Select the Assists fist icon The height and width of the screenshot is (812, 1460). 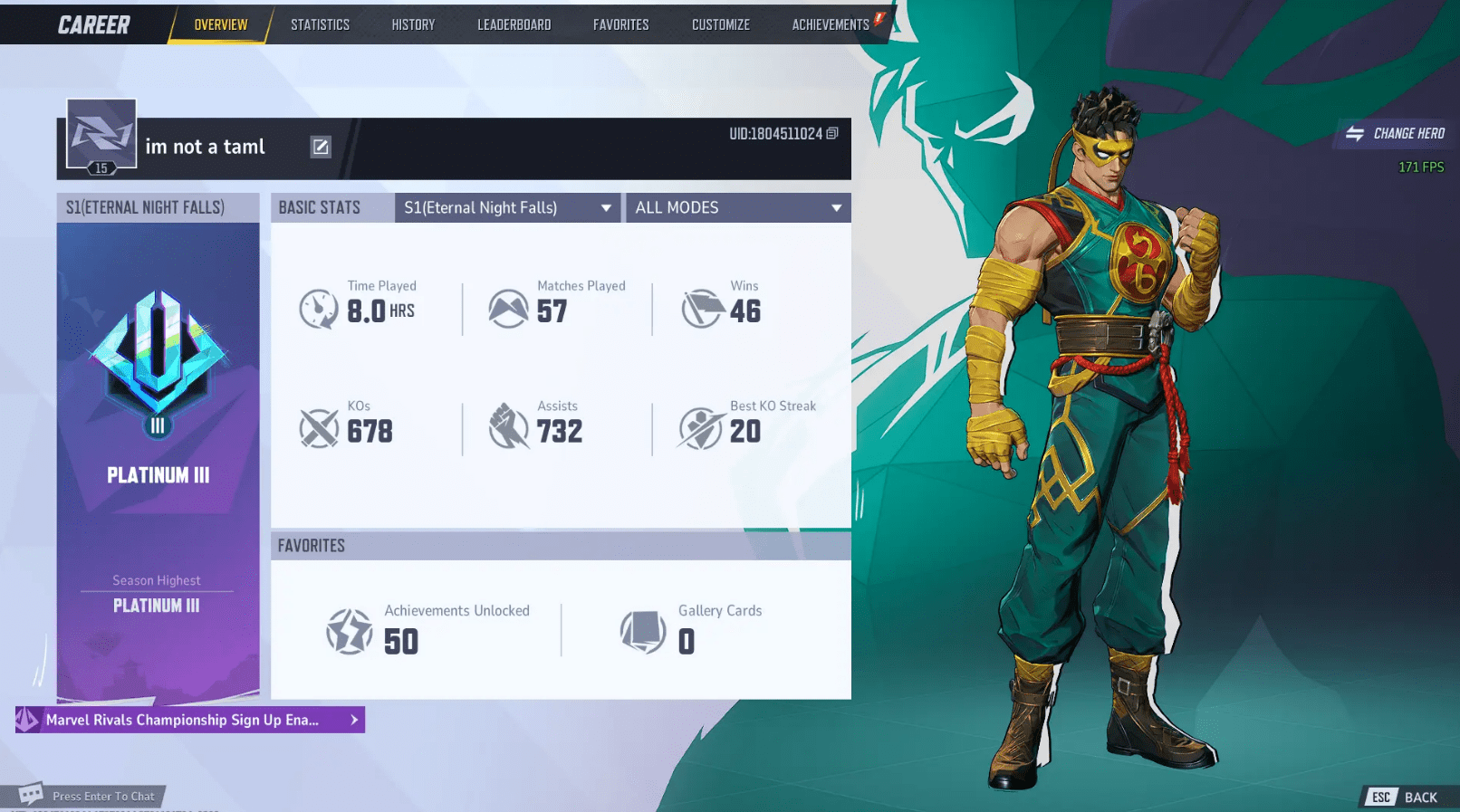coord(509,428)
